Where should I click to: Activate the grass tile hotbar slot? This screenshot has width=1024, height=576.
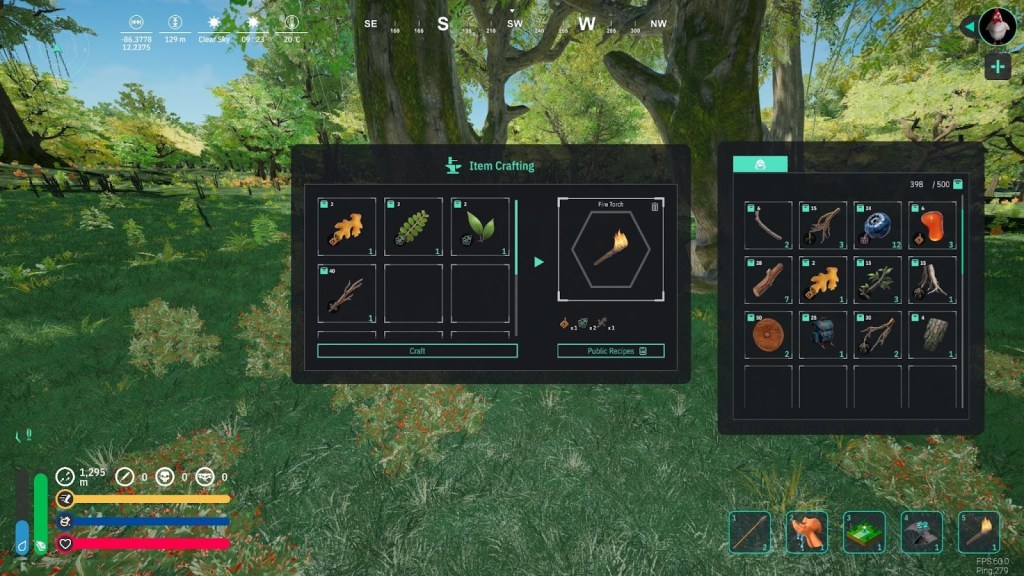(863, 532)
